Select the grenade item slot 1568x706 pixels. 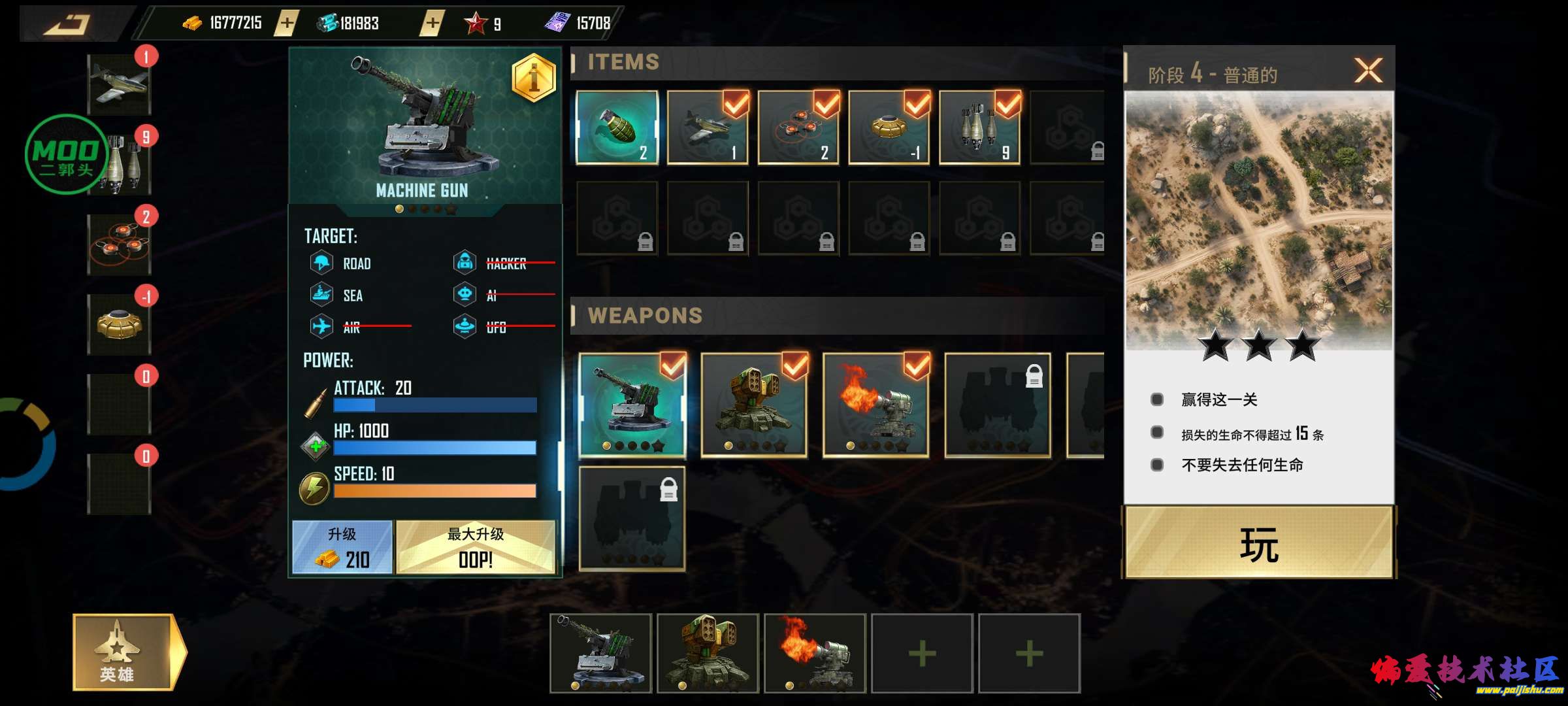click(x=617, y=127)
